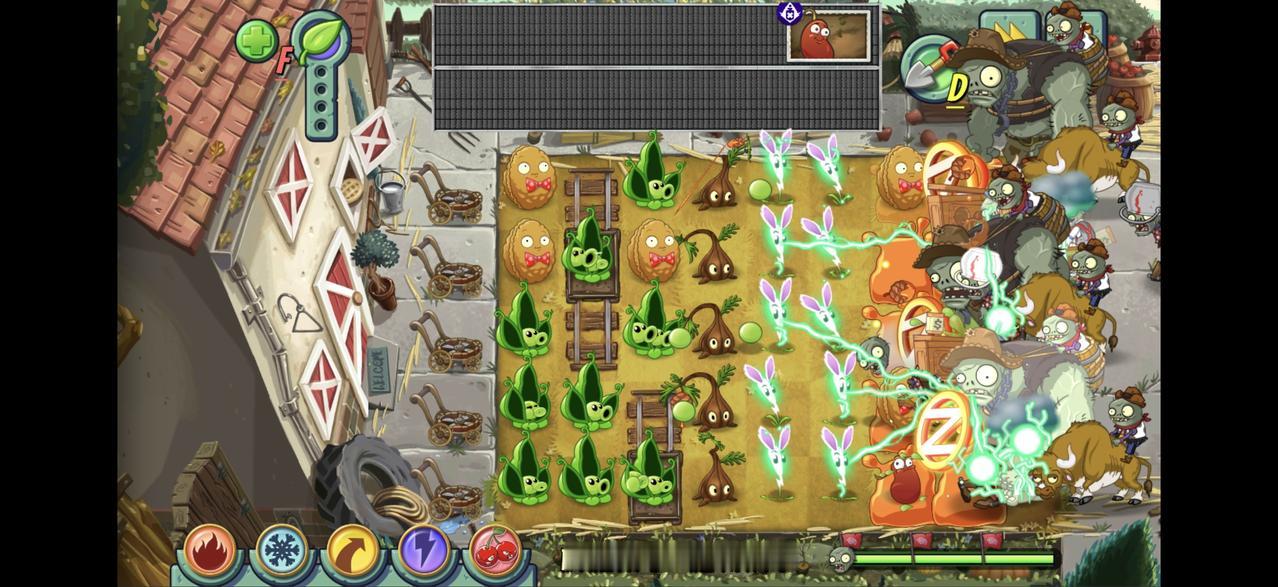Image resolution: width=1278 pixels, height=587 pixels.
Task: Use the cherry bomb power-up
Action: tap(493, 552)
